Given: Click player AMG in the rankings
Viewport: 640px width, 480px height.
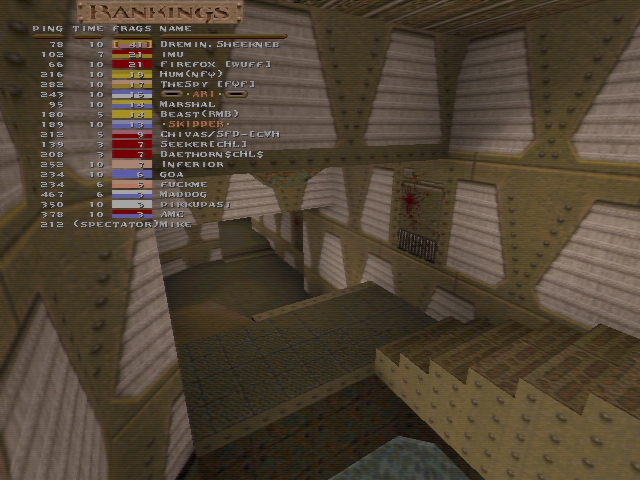Looking at the screenshot, I should (x=171, y=214).
